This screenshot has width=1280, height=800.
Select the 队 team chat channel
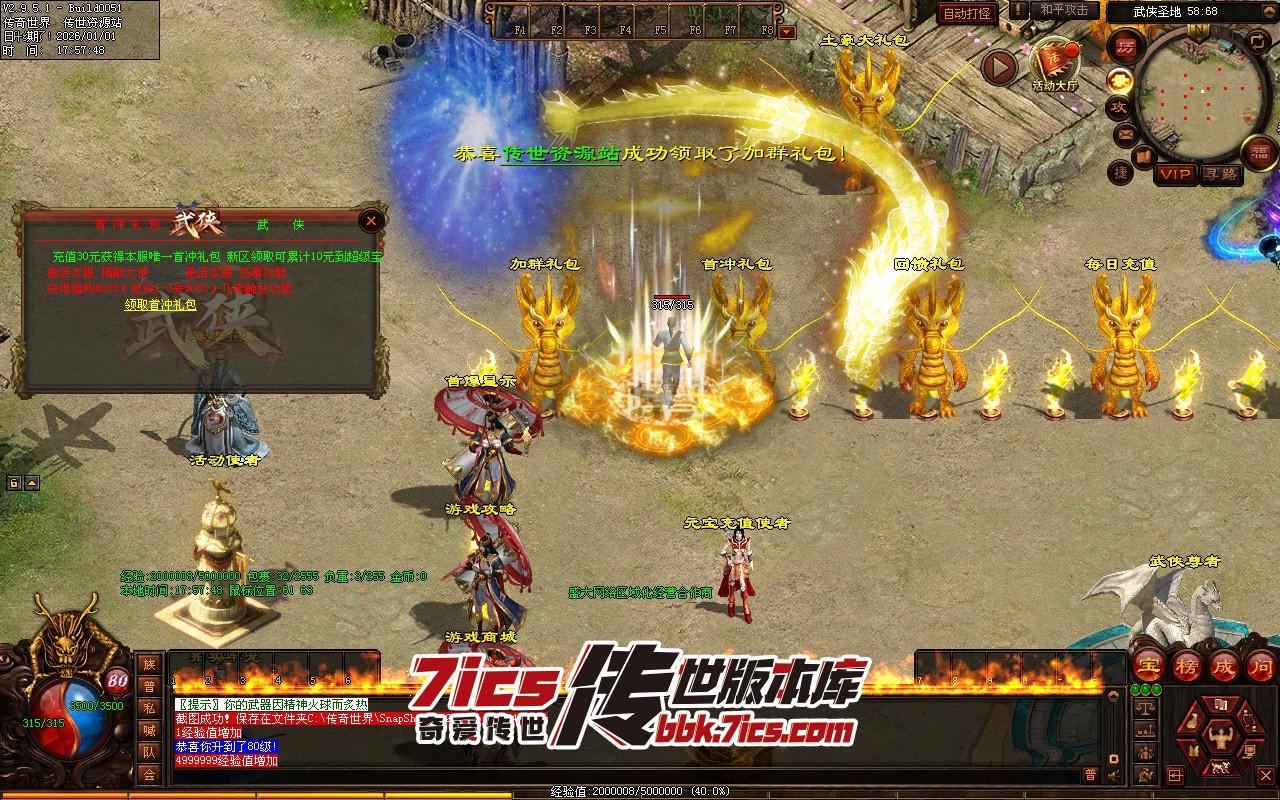tap(149, 752)
